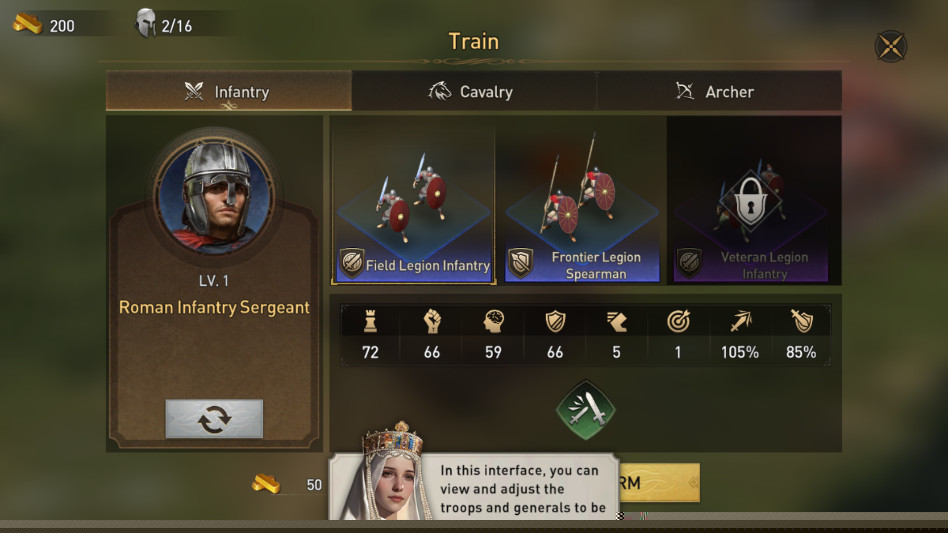948x533 pixels.
Task: Choose Field Legion Infantry troop
Action: pos(414,201)
